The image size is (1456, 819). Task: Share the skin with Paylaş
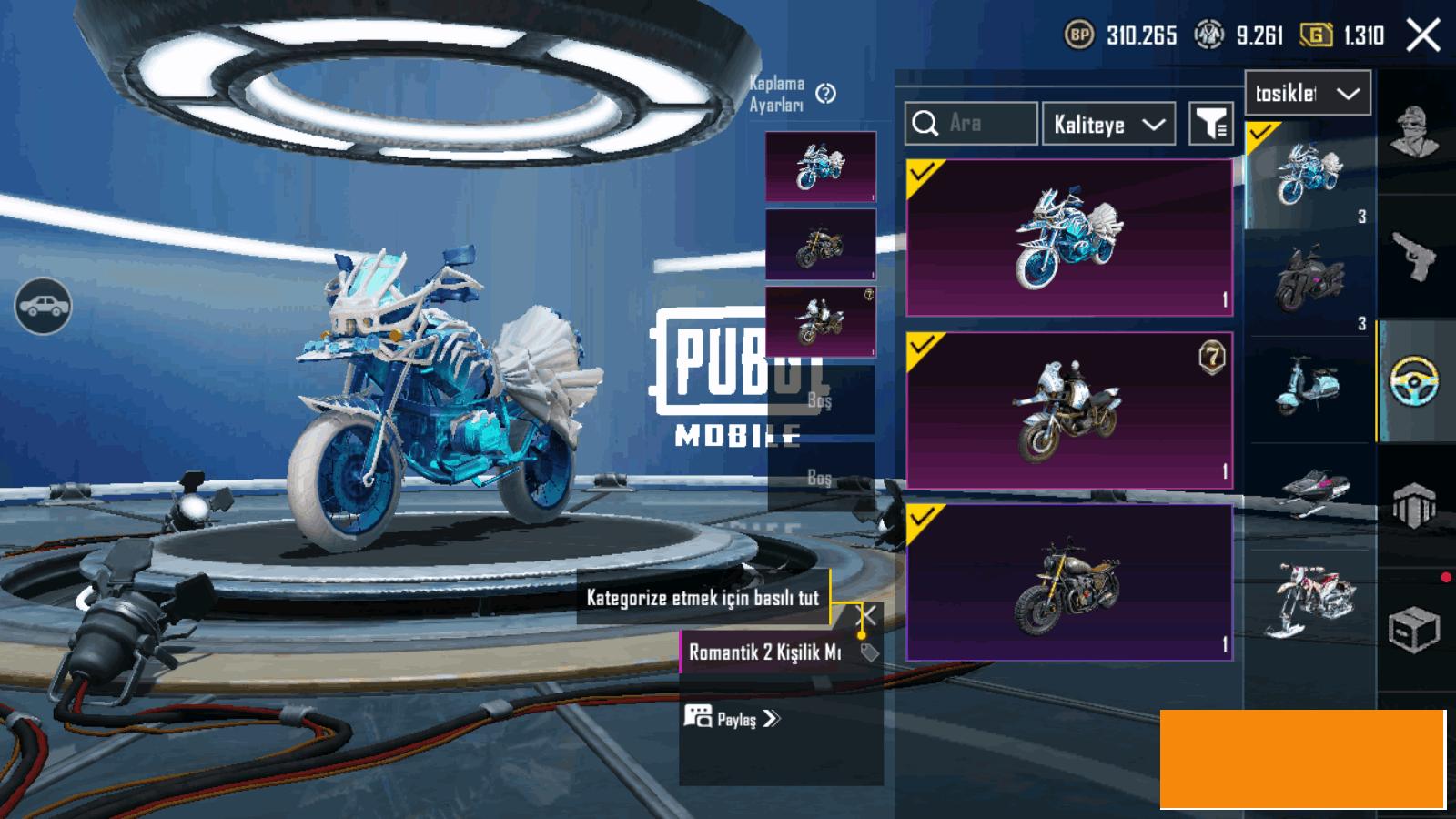click(733, 719)
